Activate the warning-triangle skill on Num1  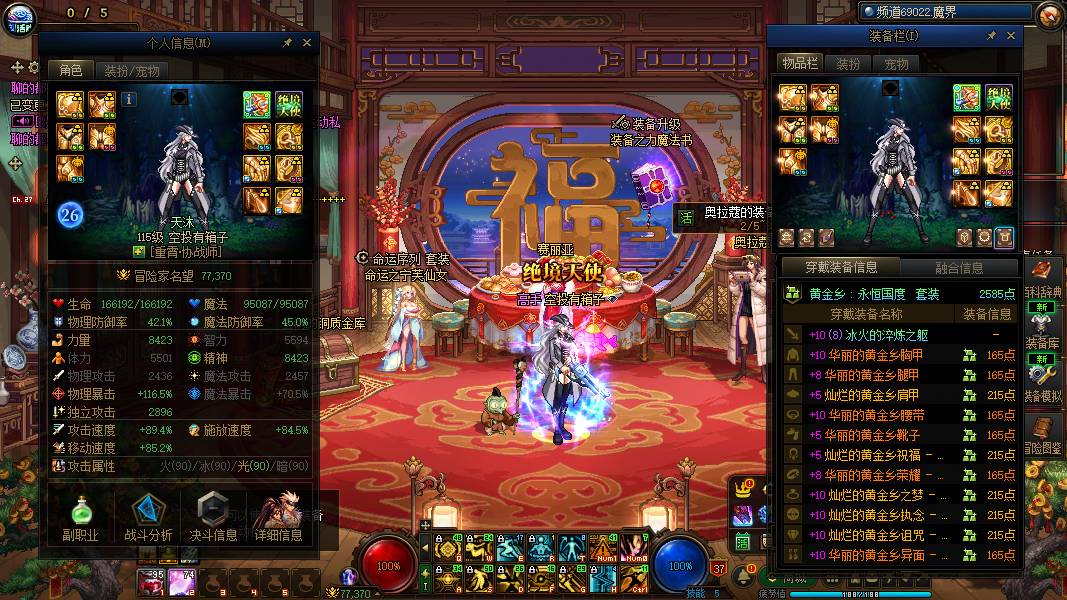pyautogui.click(x=604, y=548)
